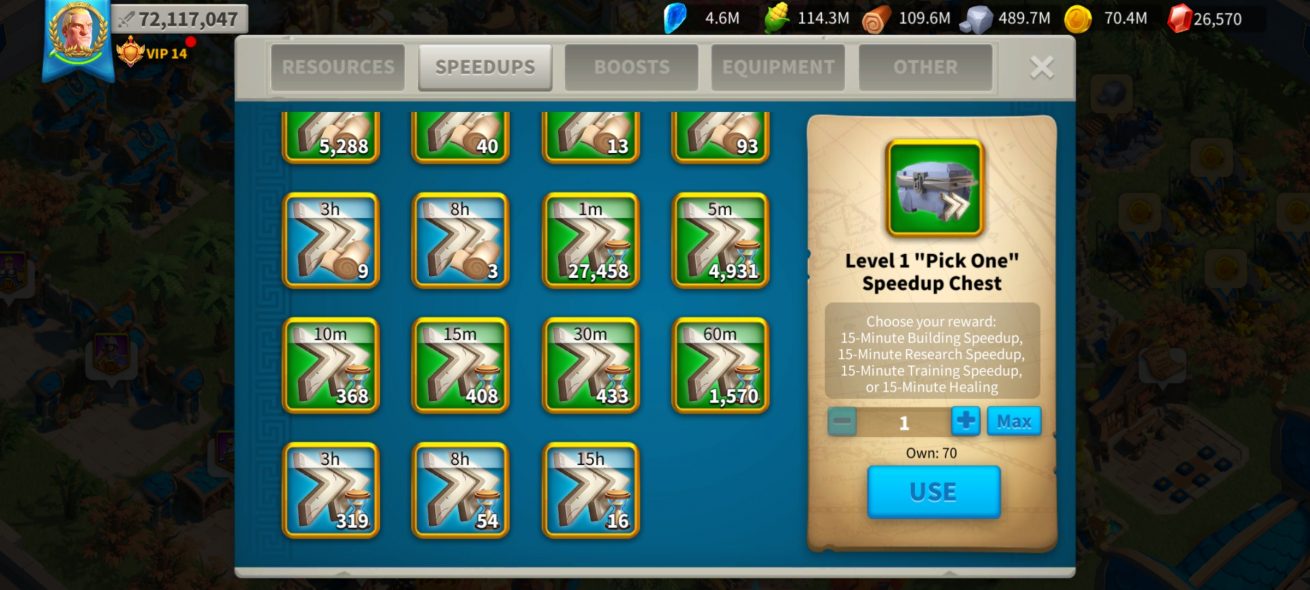
Task: Increase chest quantity with the plus button
Action: pyautogui.click(x=965, y=421)
